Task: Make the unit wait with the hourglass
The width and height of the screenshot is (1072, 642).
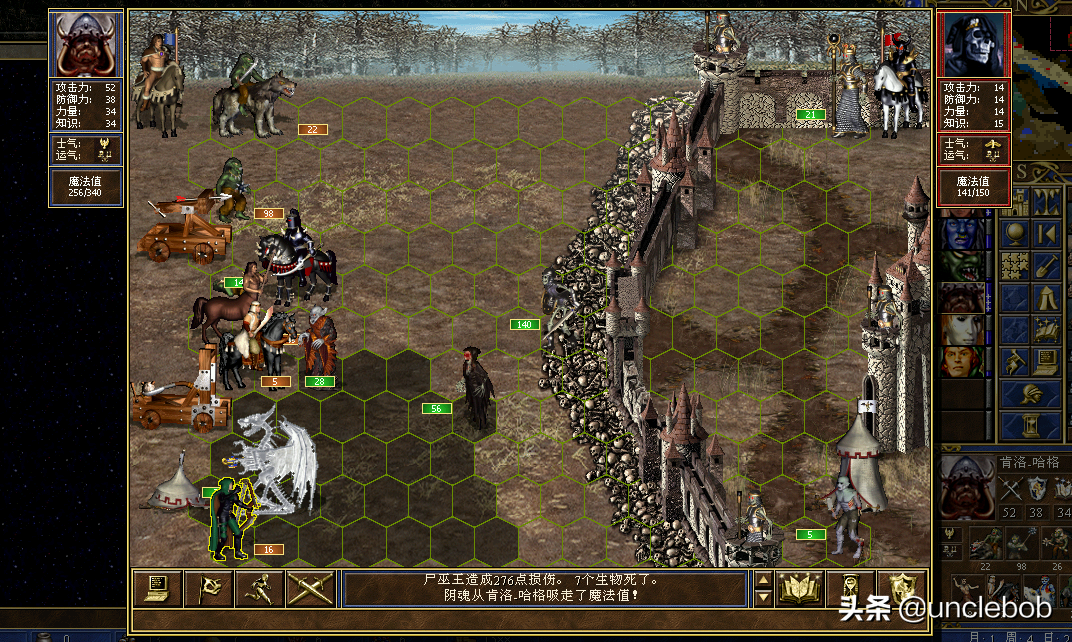Action: click(851, 588)
